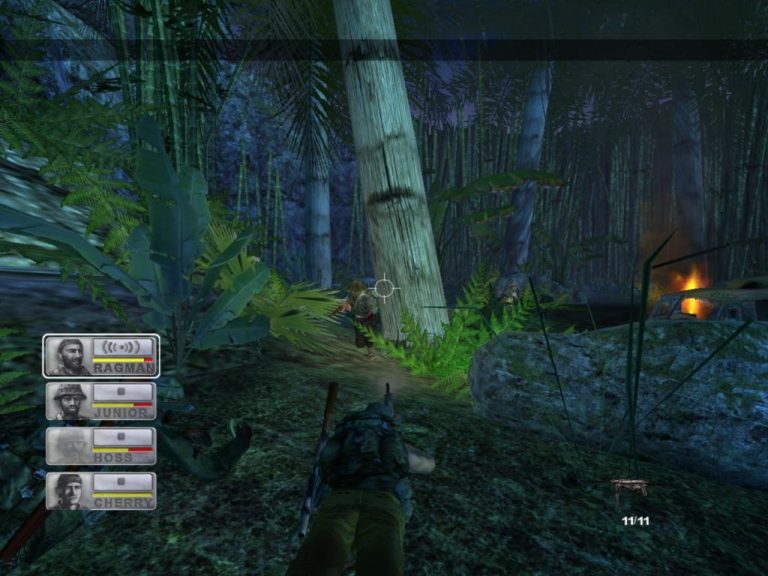Screen dimensions: 768x576
Task: Select Ragman's squad member panel
Action: tap(101, 355)
